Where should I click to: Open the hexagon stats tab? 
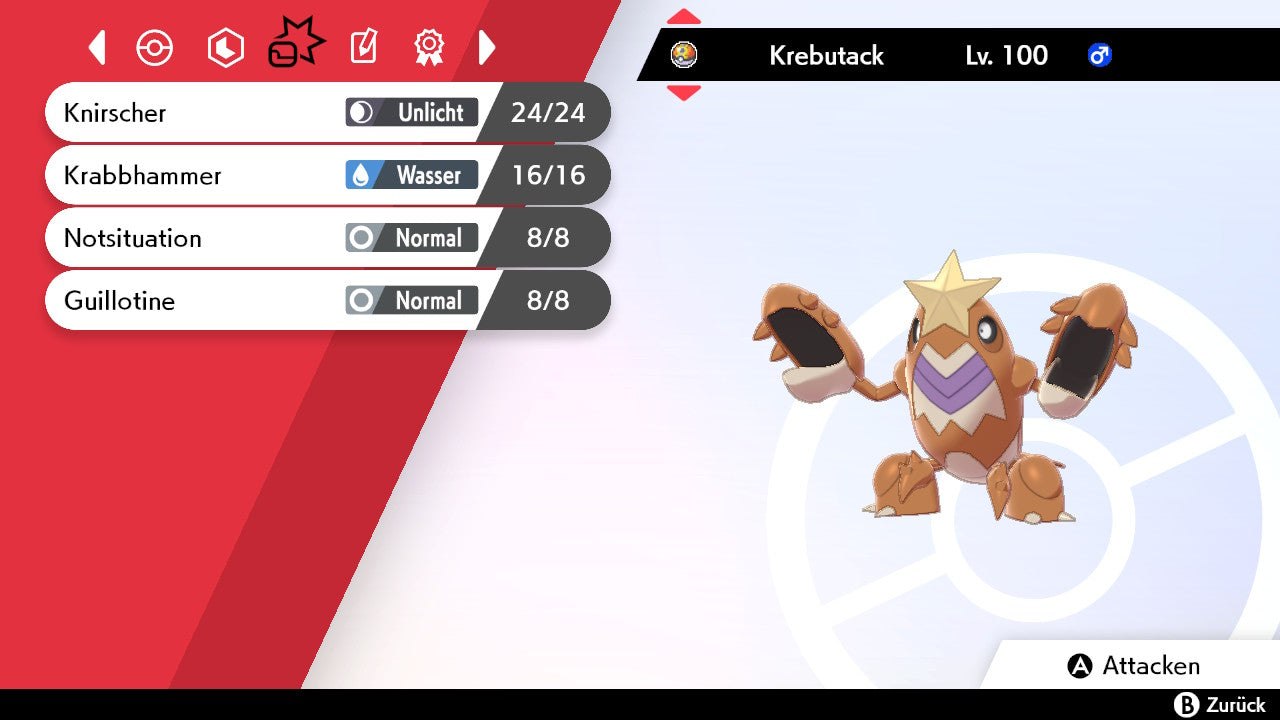coord(225,48)
